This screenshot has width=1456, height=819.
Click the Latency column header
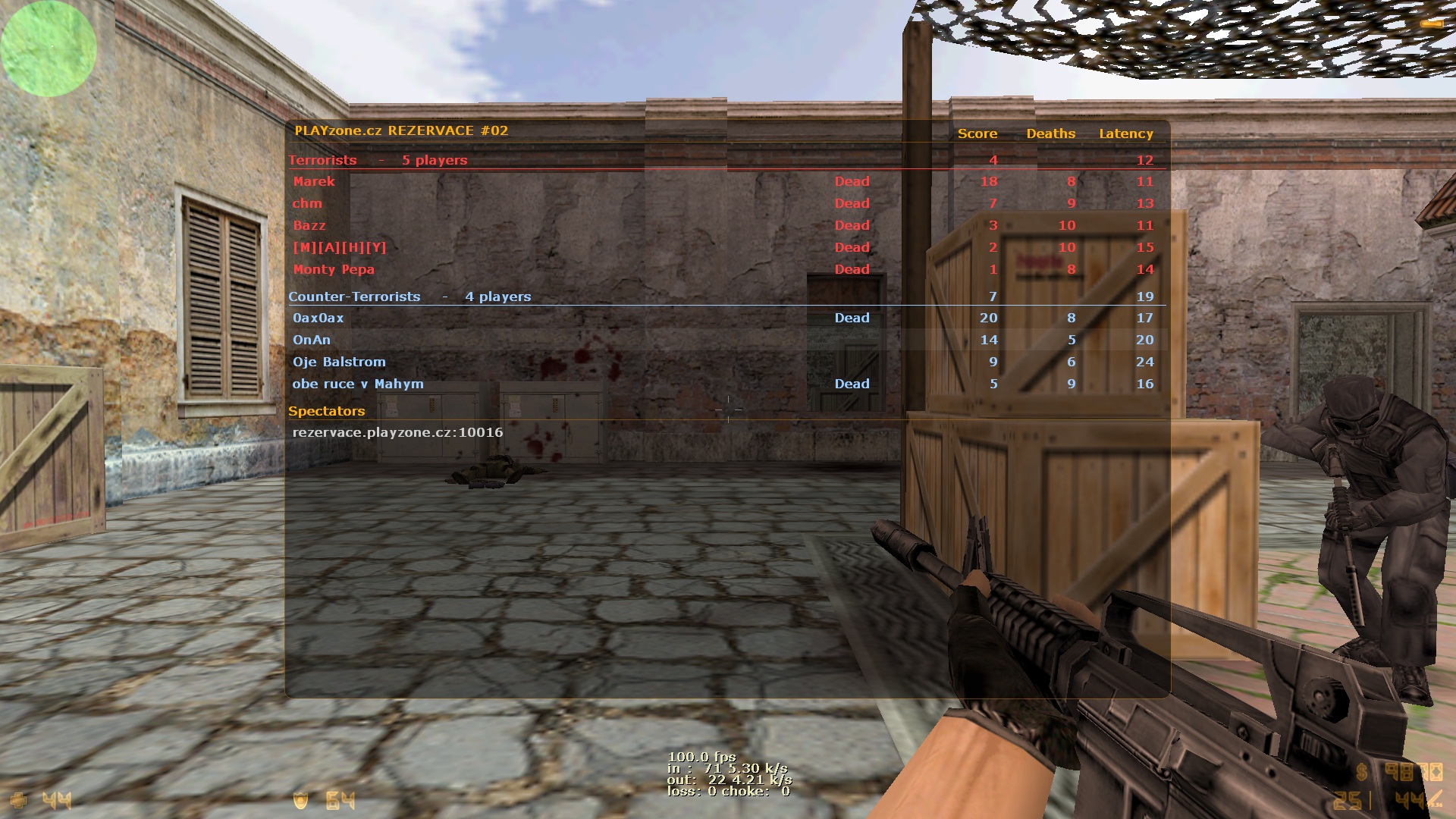coord(1126,133)
